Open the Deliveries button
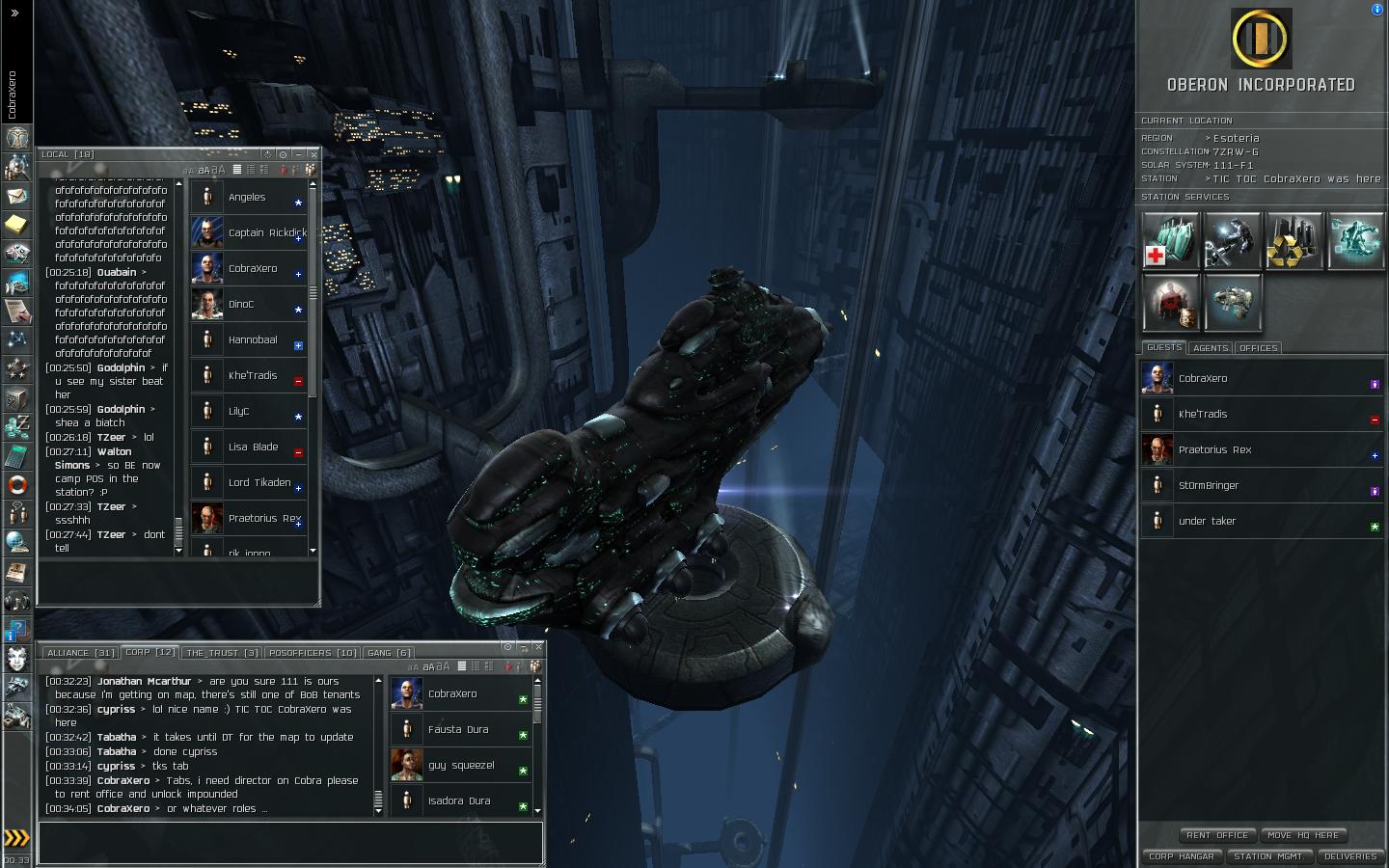The image size is (1389, 868). pyautogui.click(x=1350, y=856)
